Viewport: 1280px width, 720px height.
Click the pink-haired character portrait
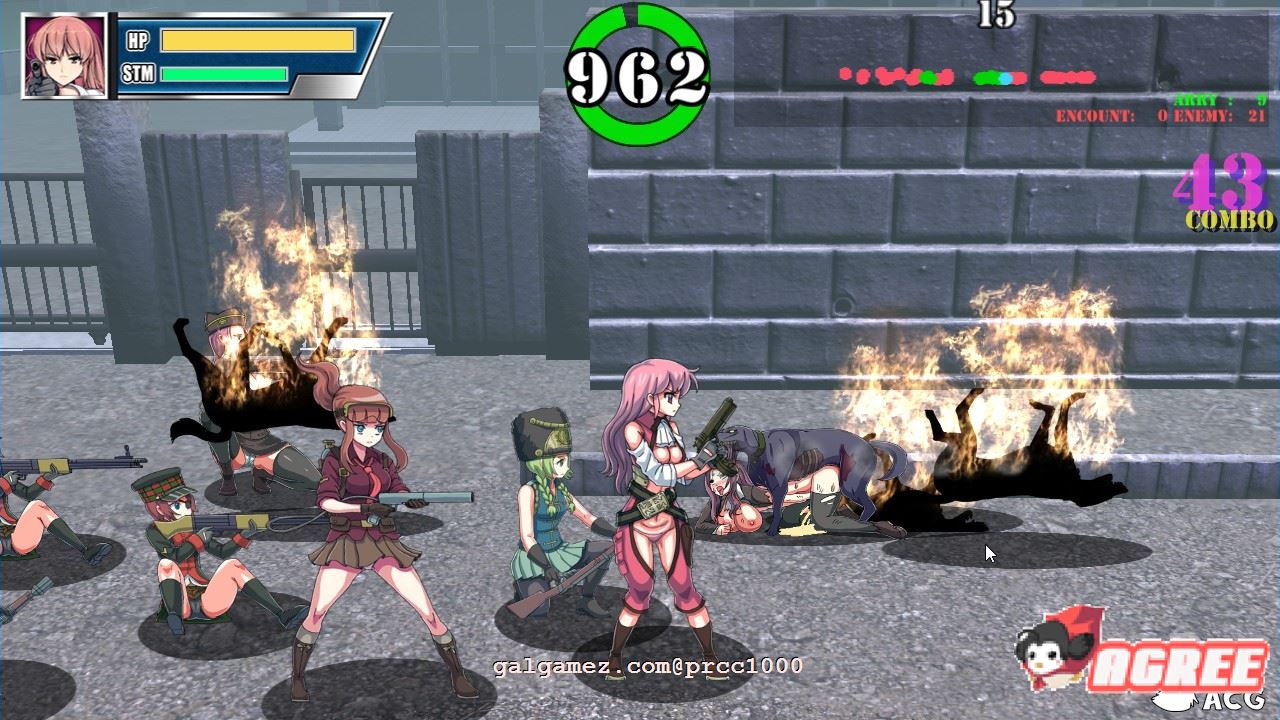coord(64,56)
